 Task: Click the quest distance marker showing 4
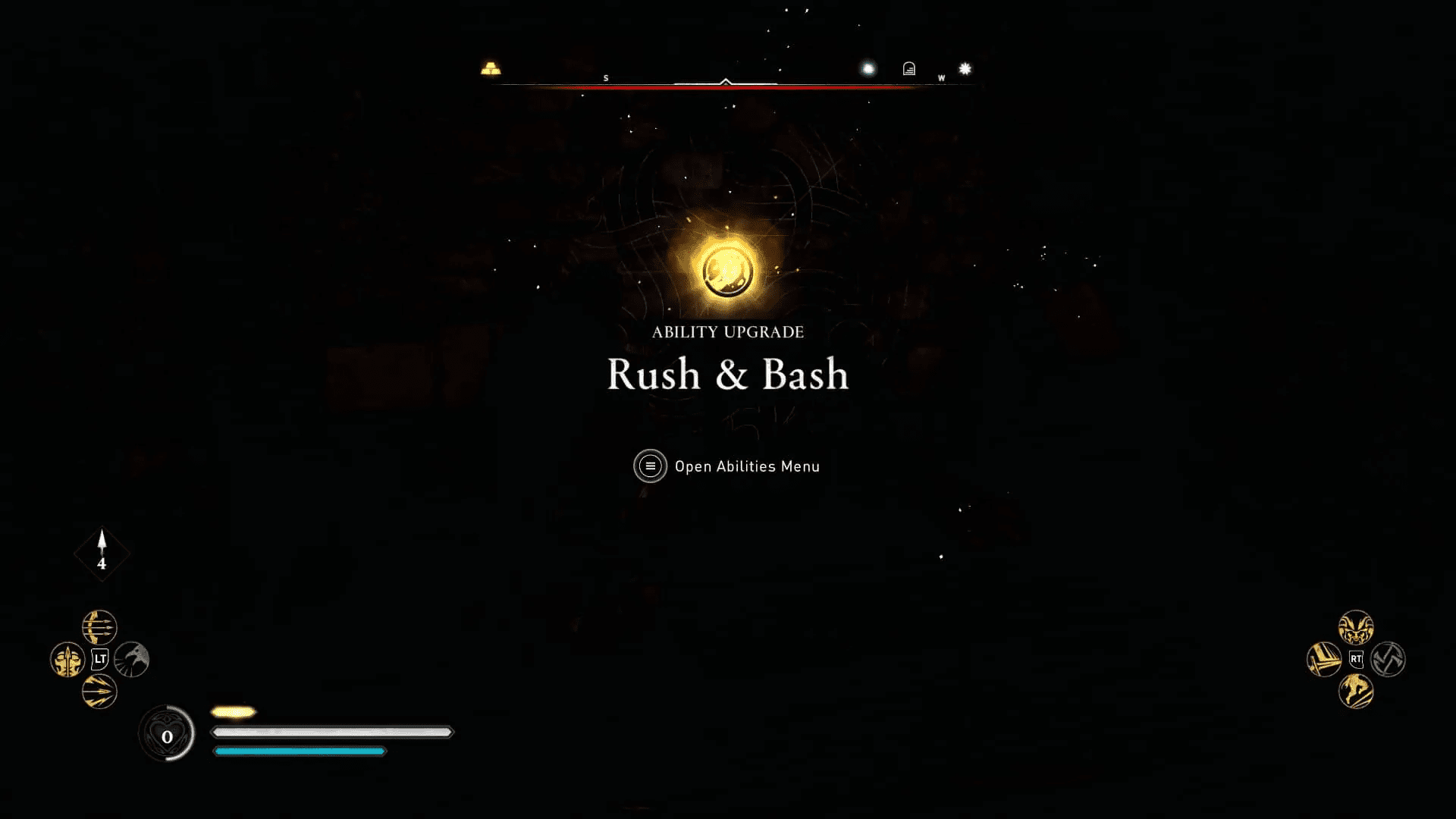tap(102, 554)
